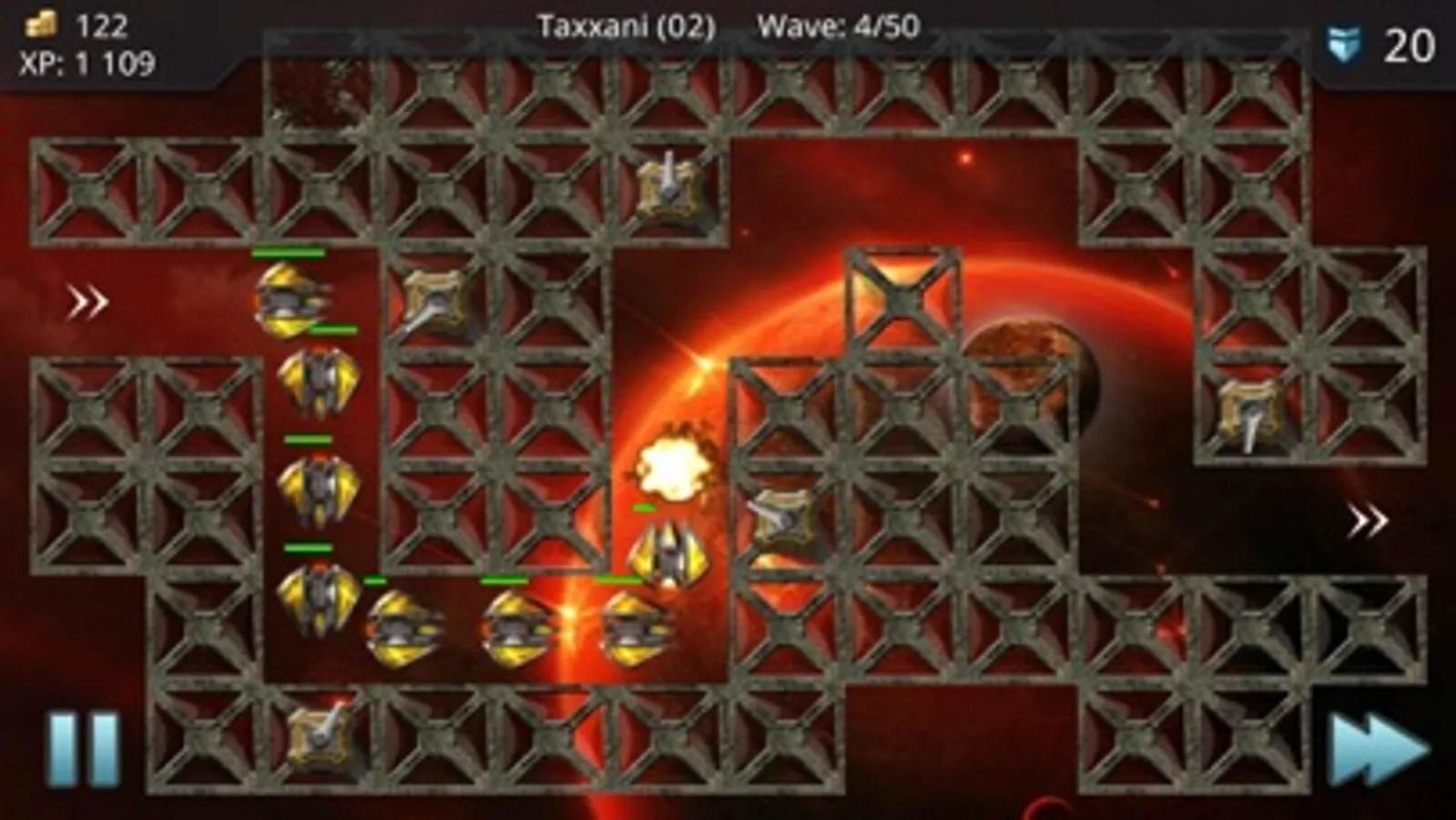The height and width of the screenshot is (820, 1456).
Task: Click the enemy spawn chevron on the left edge
Action: pos(87,299)
